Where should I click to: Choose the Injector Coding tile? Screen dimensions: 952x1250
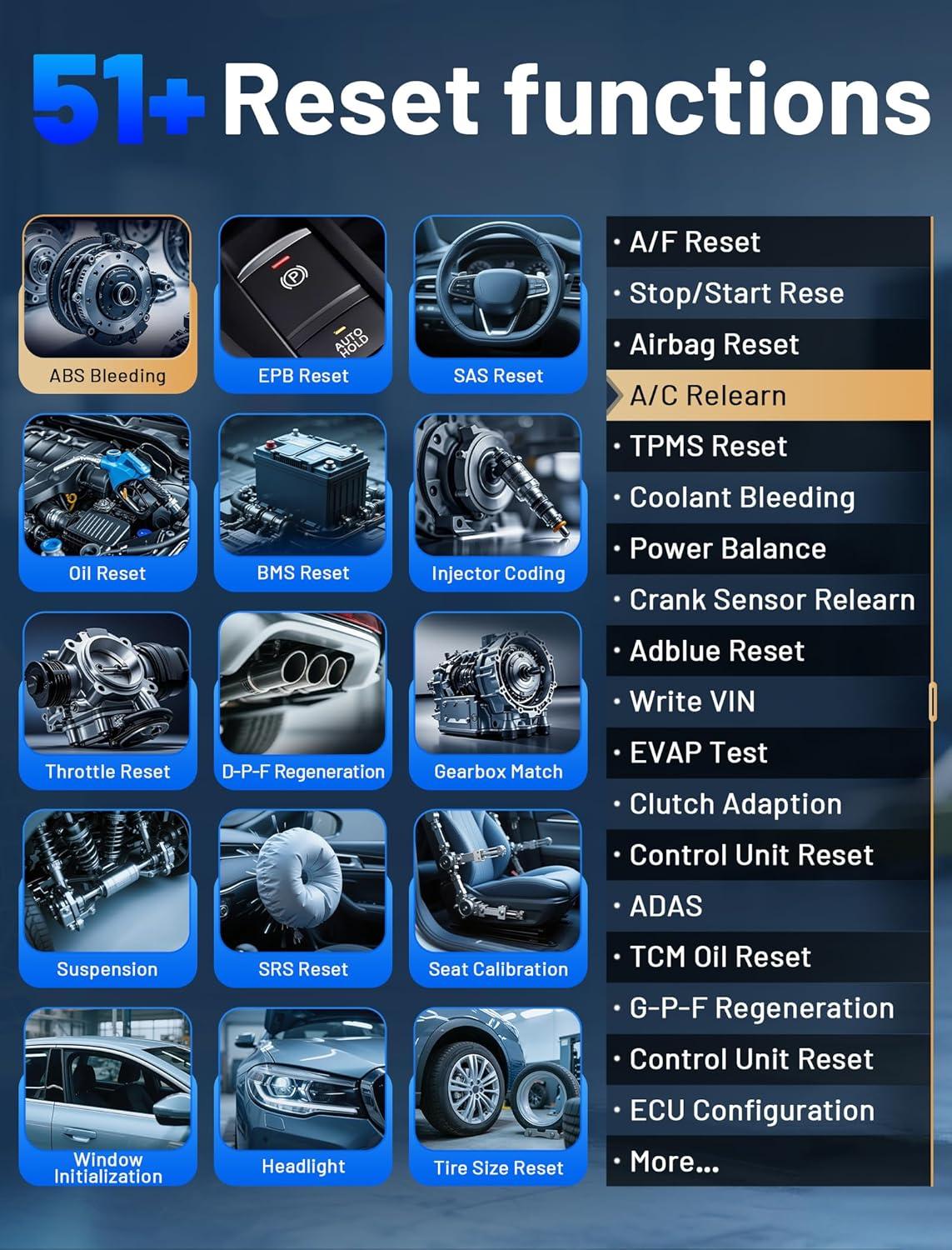pos(498,502)
